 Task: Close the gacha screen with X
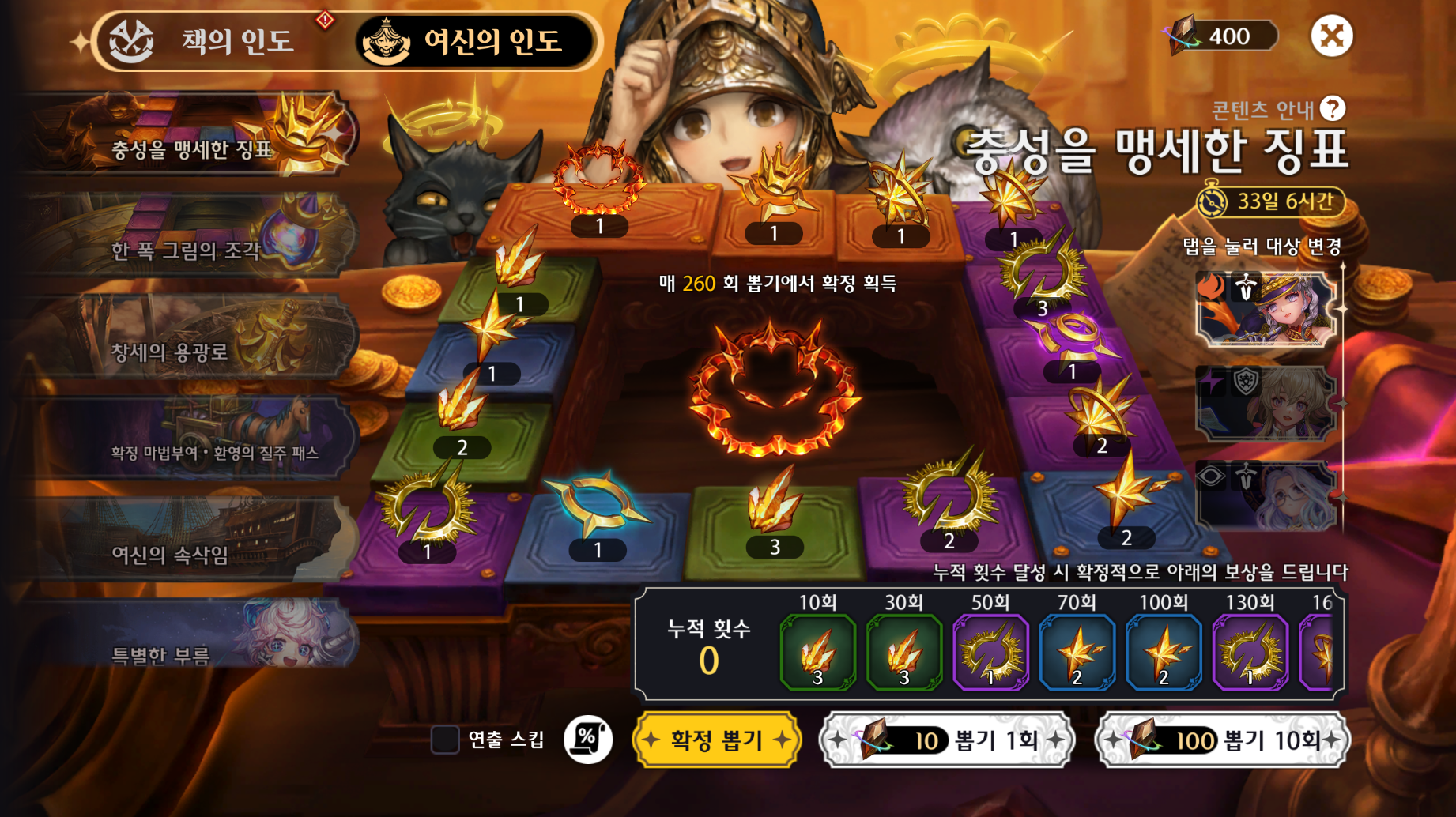pos(1332,36)
